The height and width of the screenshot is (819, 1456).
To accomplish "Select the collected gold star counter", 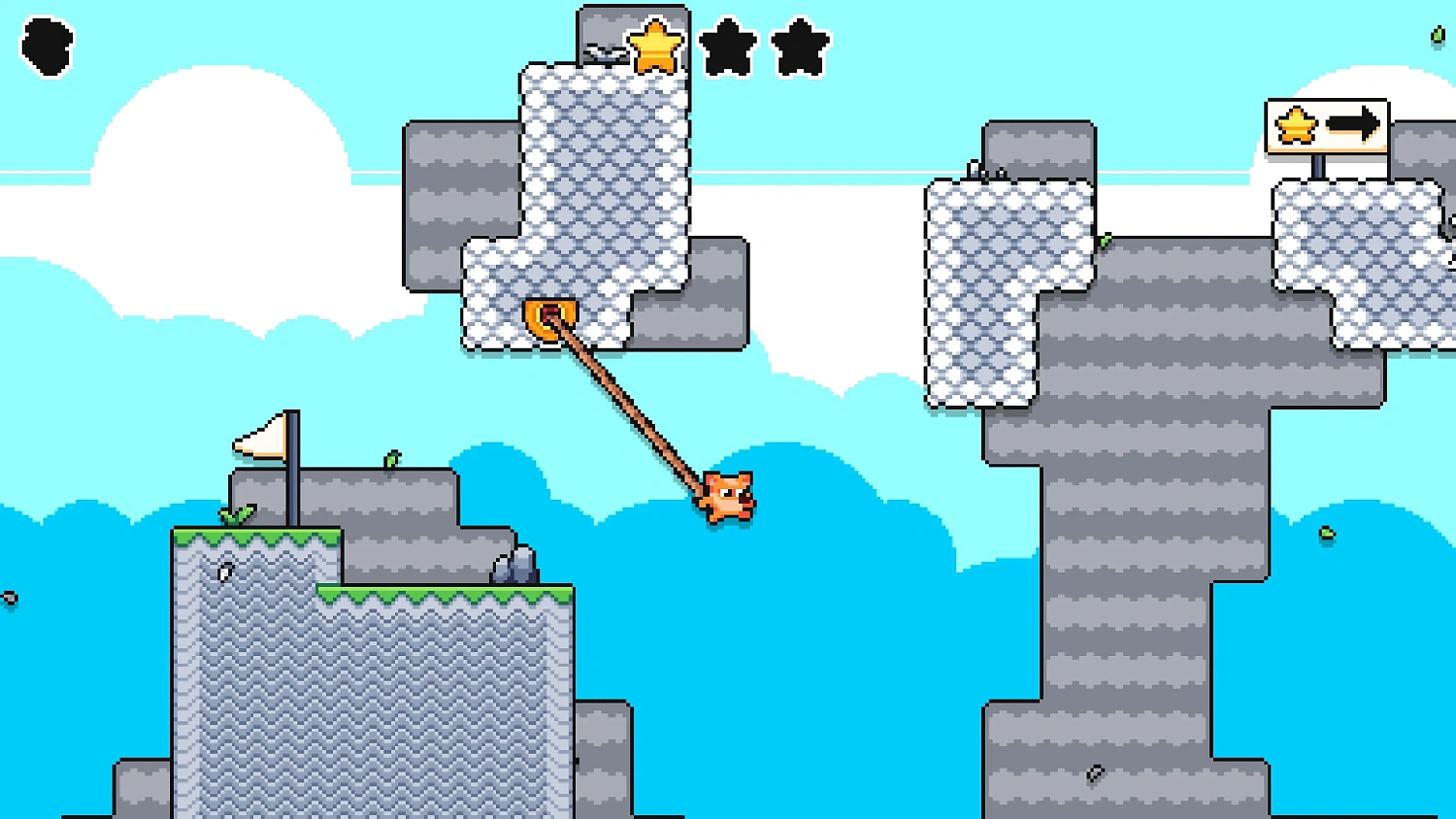I will click(656, 44).
